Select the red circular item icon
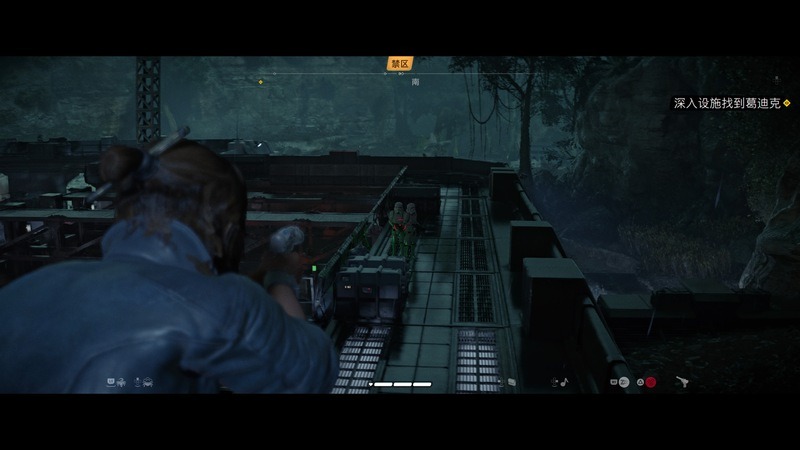 pos(650,382)
